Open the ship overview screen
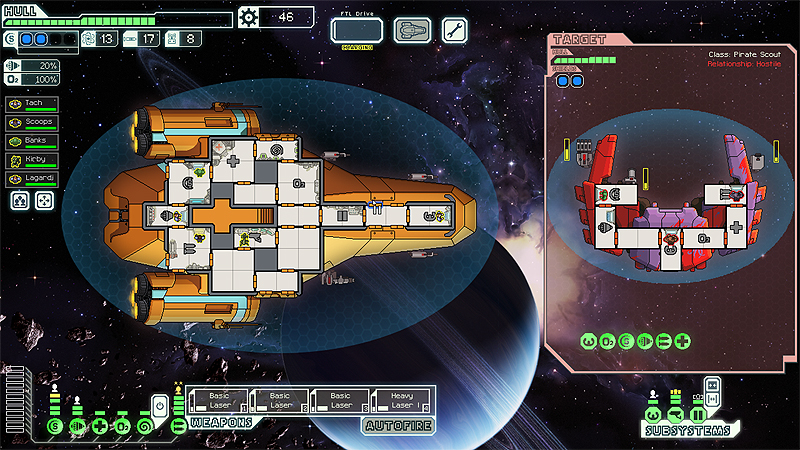Image resolution: width=800 pixels, height=450 pixels. pyautogui.click(x=412, y=30)
